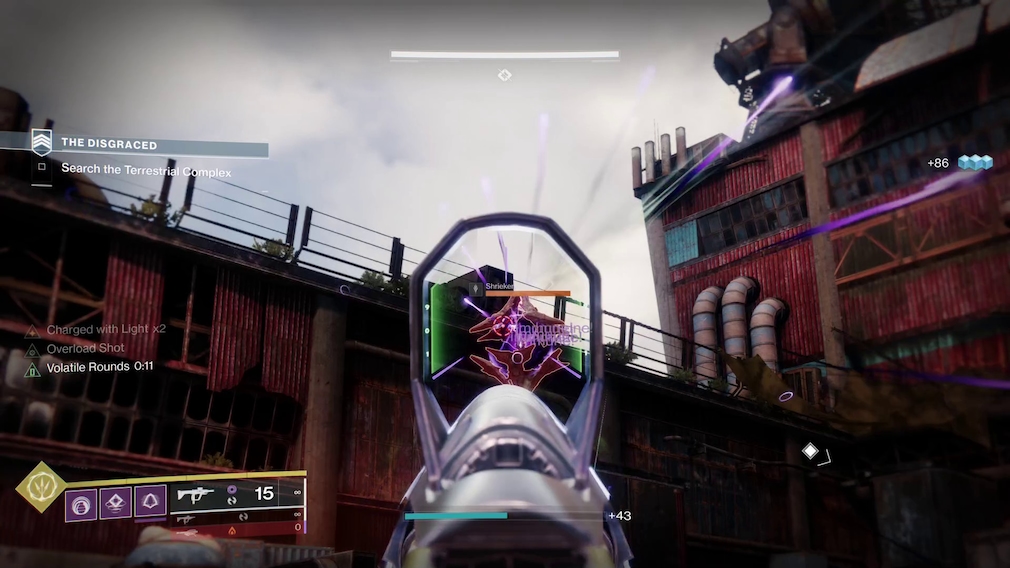Click the white diamond waypoint marker
Screen dimensions: 1010x568
(810, 452)
